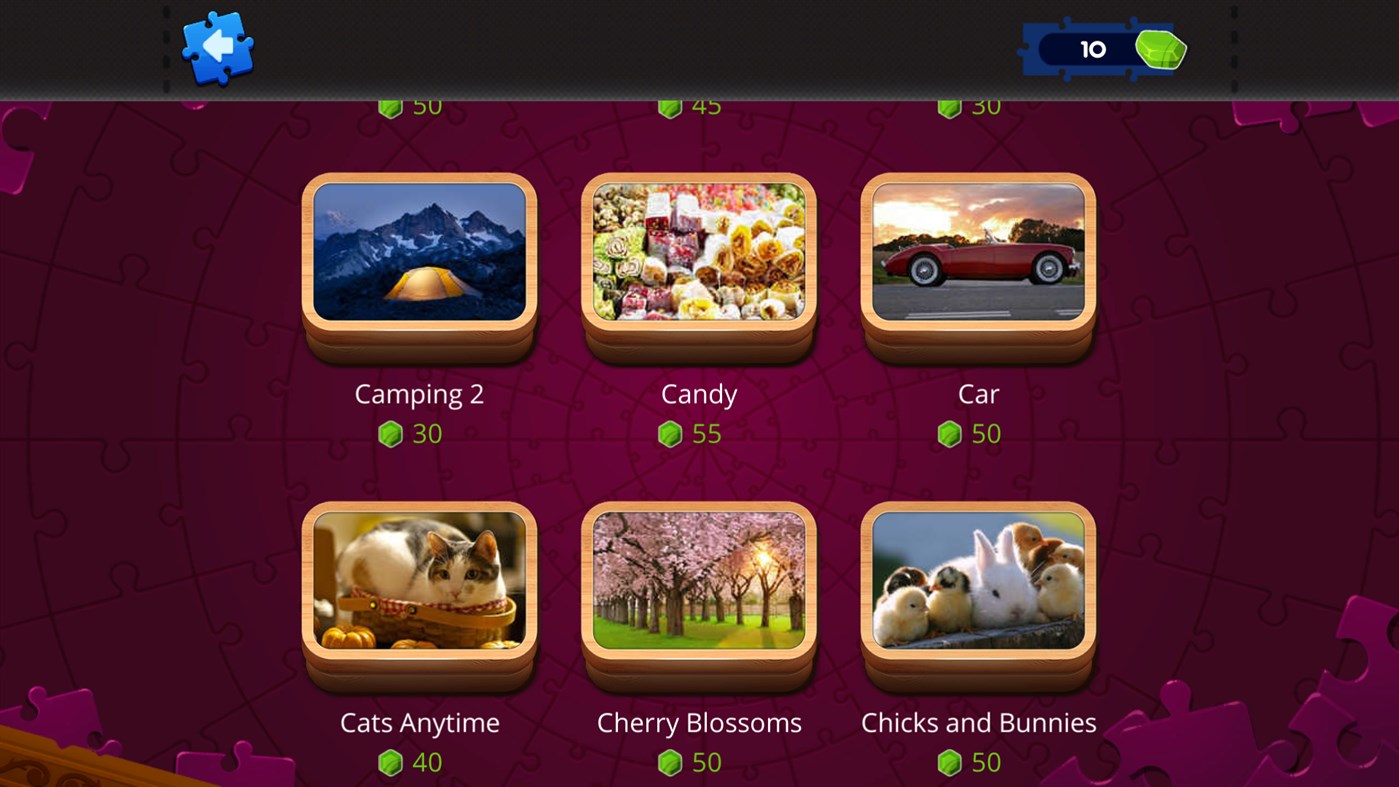The height and width of the screenshot is (787, 1399).
Task: Click the 40 gem cost under Cats Anytime
Action: pyautogui.click(x=427, y=762)
